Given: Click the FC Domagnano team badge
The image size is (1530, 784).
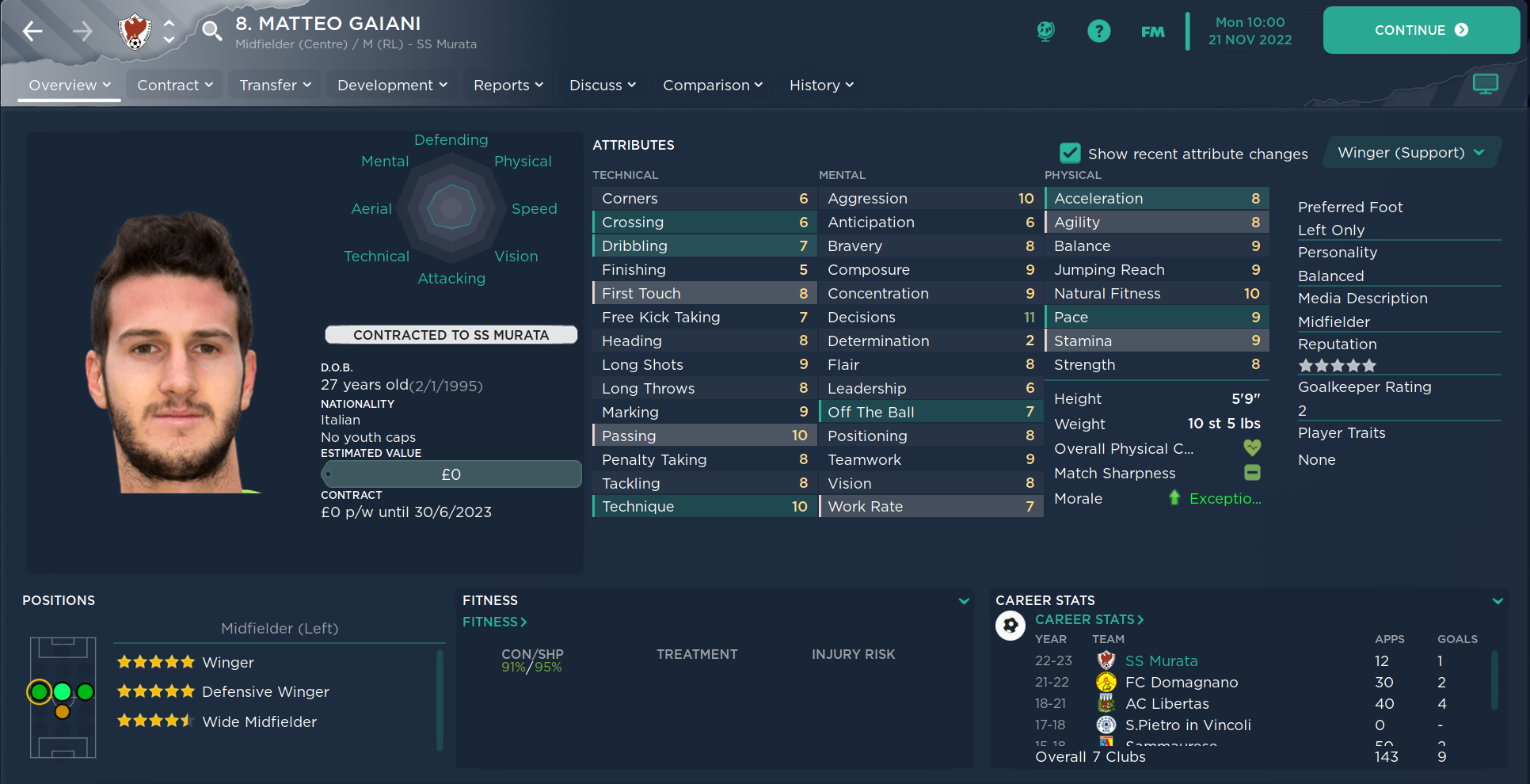Looking at the screenshot, I should point(1106,682).
